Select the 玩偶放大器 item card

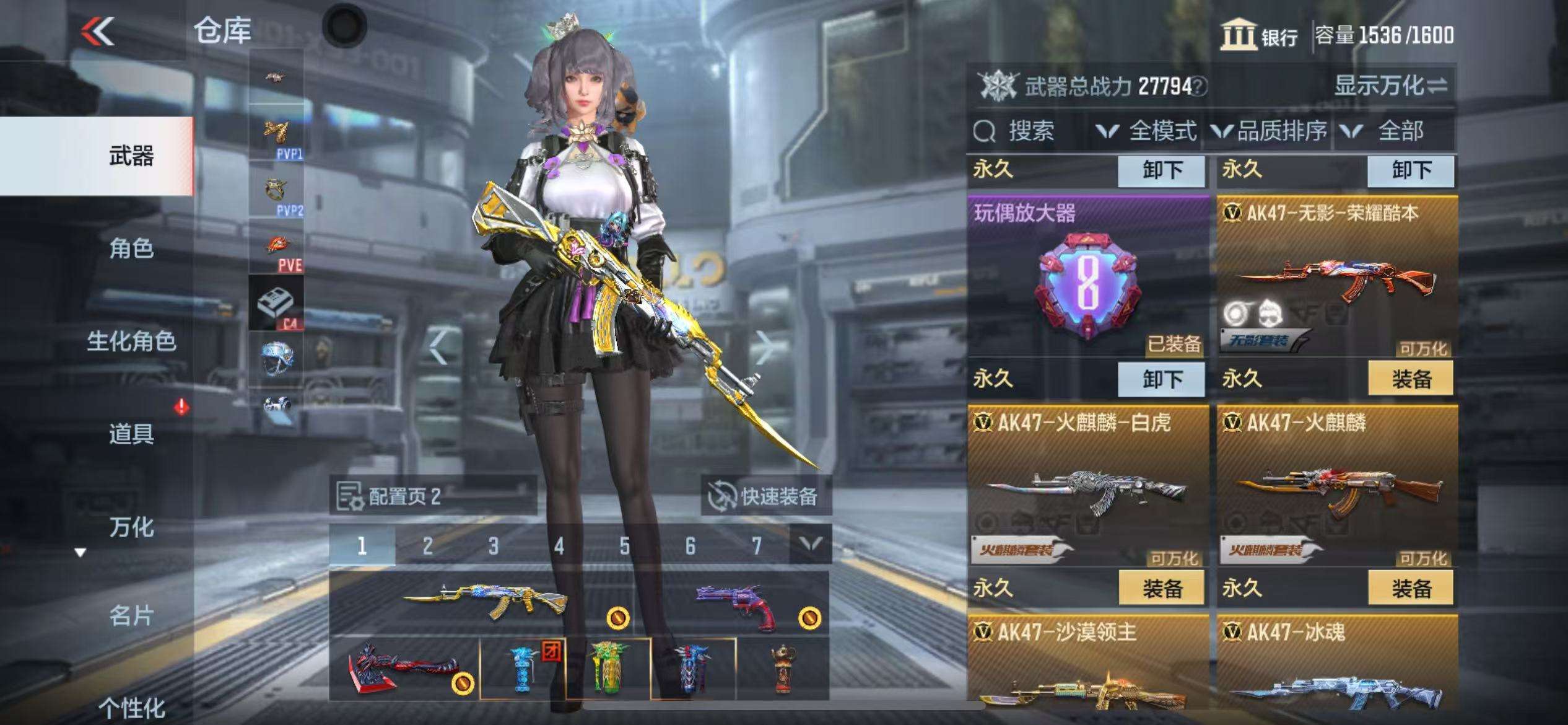[x=1087, y=276]
